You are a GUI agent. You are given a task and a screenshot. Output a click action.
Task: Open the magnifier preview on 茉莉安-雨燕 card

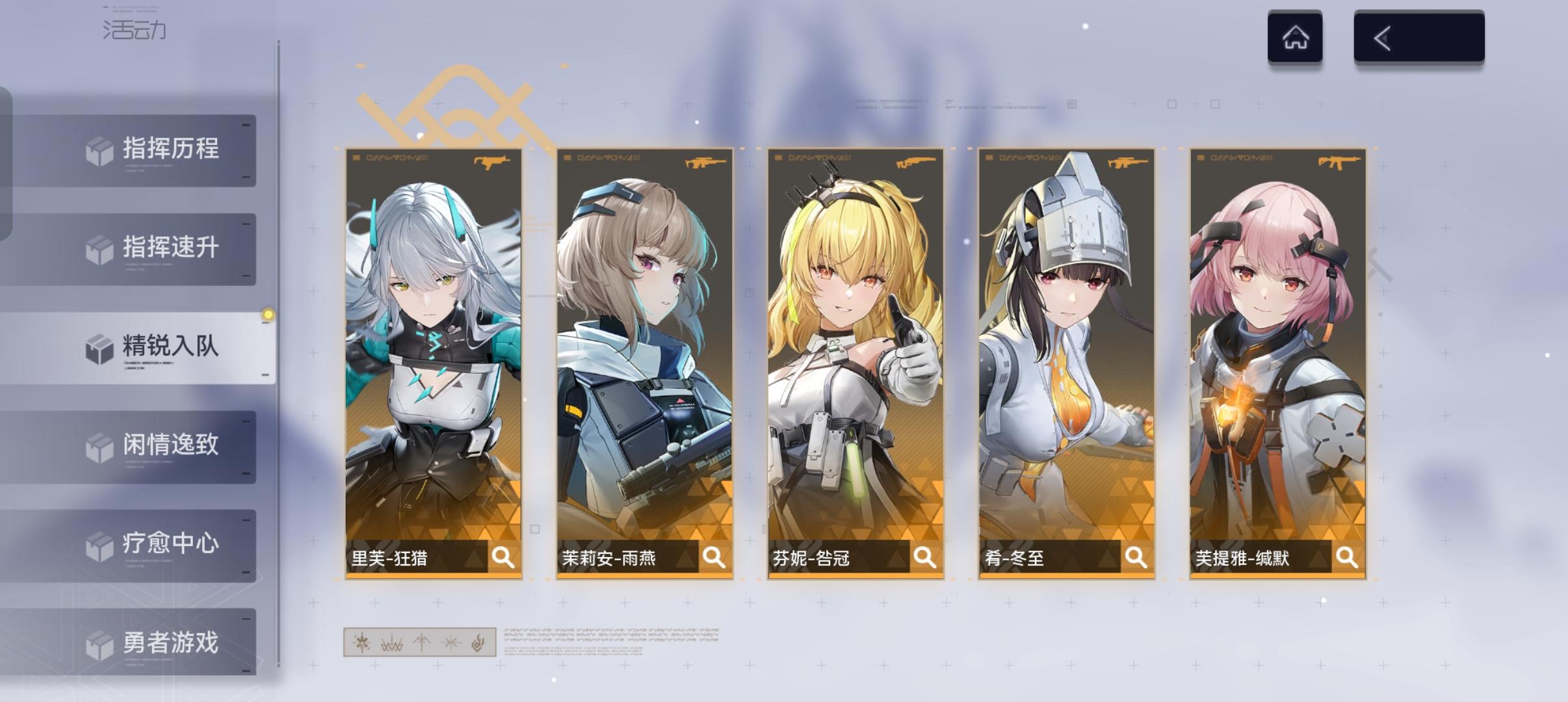pyautogui.click(x=715, y=558)
